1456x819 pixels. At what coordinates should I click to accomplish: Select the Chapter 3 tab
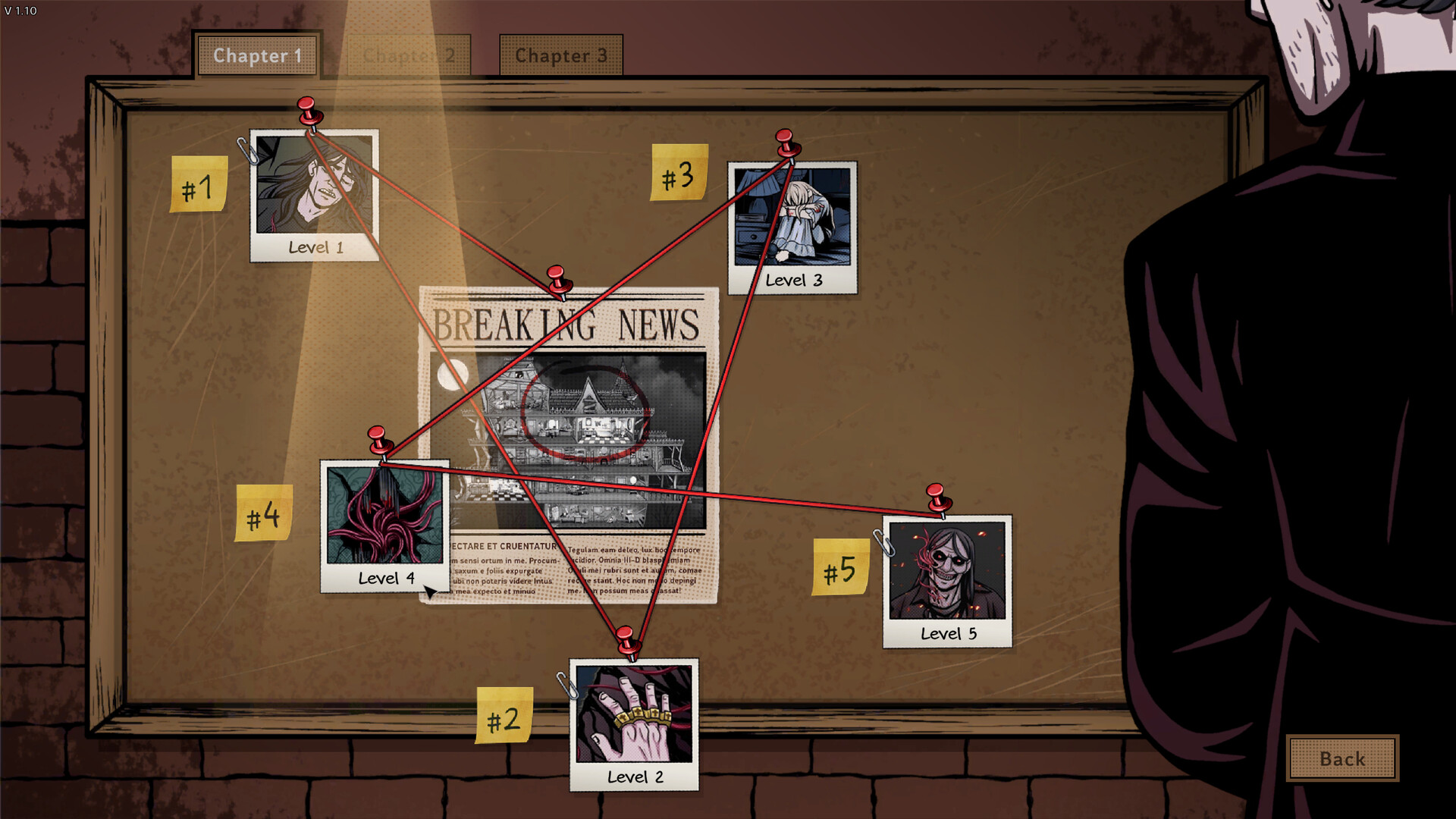pos(561,55)
